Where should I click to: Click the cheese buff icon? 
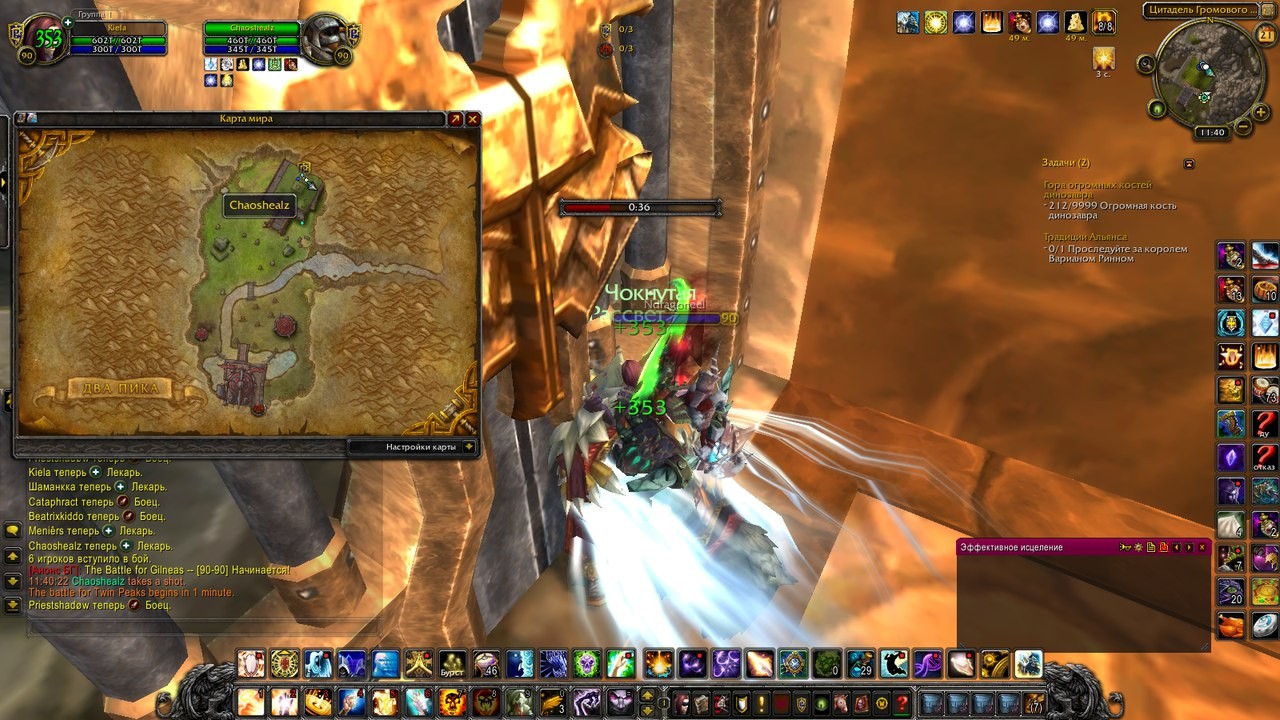(1076, 22)
